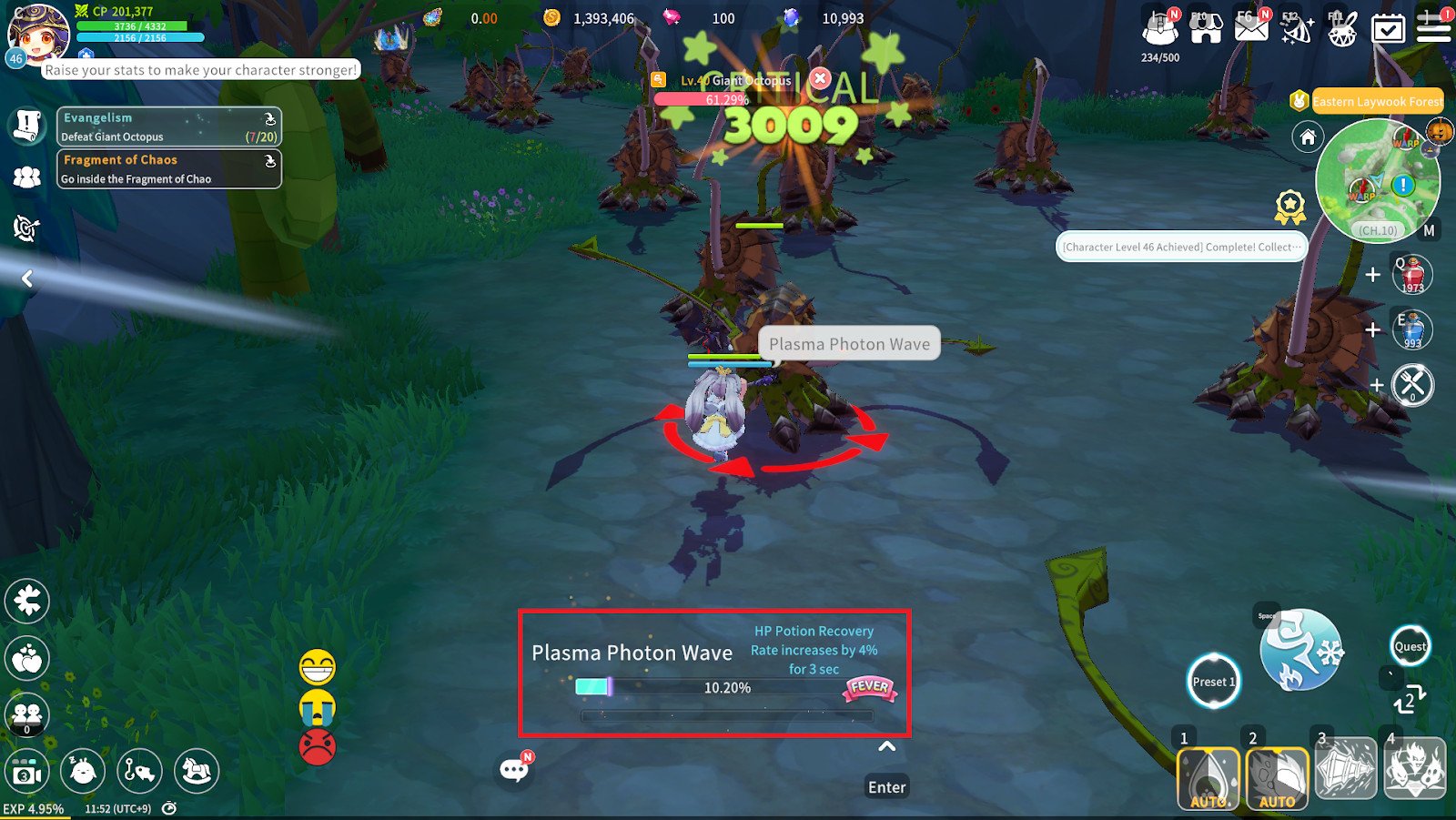Close the Giant Octopus target frame
This screenshot has width=1456, height=820.
pyautogui.click(x=820, y=78)
